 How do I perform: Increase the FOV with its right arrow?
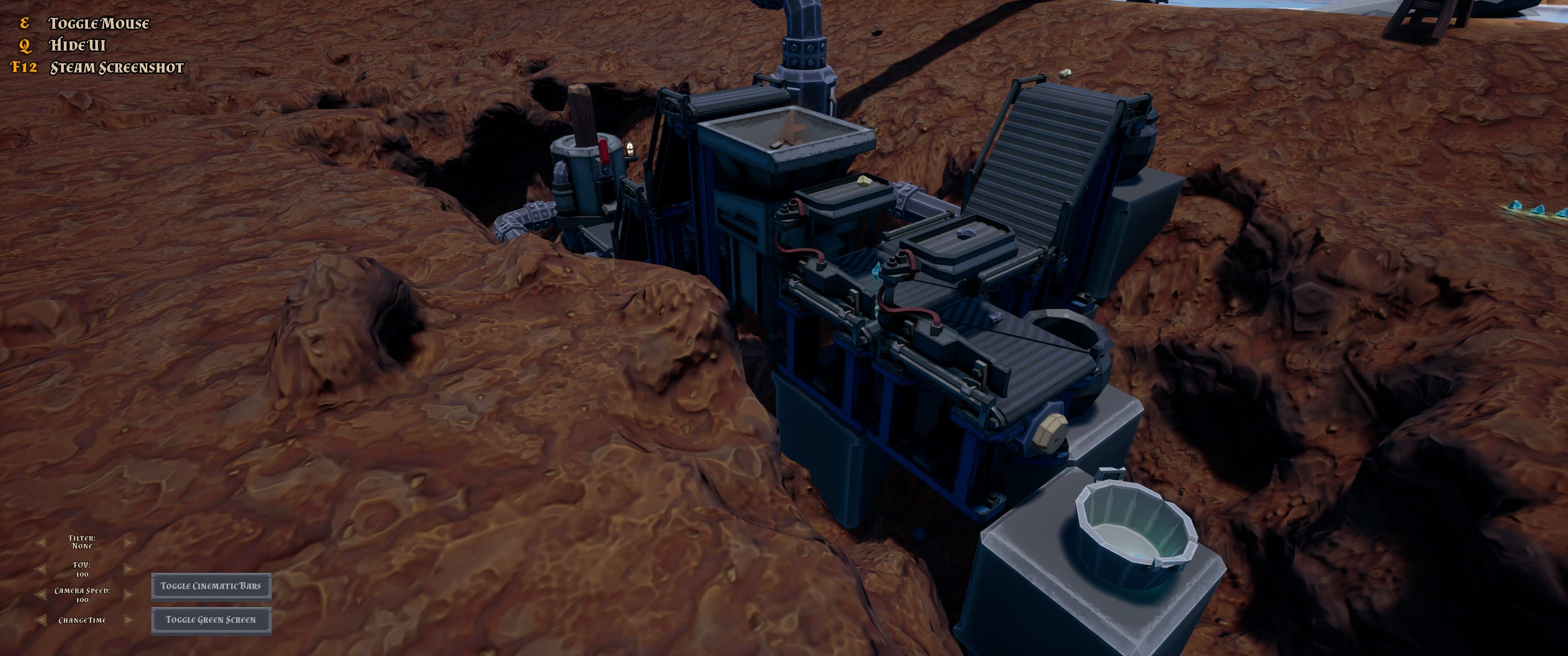pyautogui.click(x=129, y=569)
